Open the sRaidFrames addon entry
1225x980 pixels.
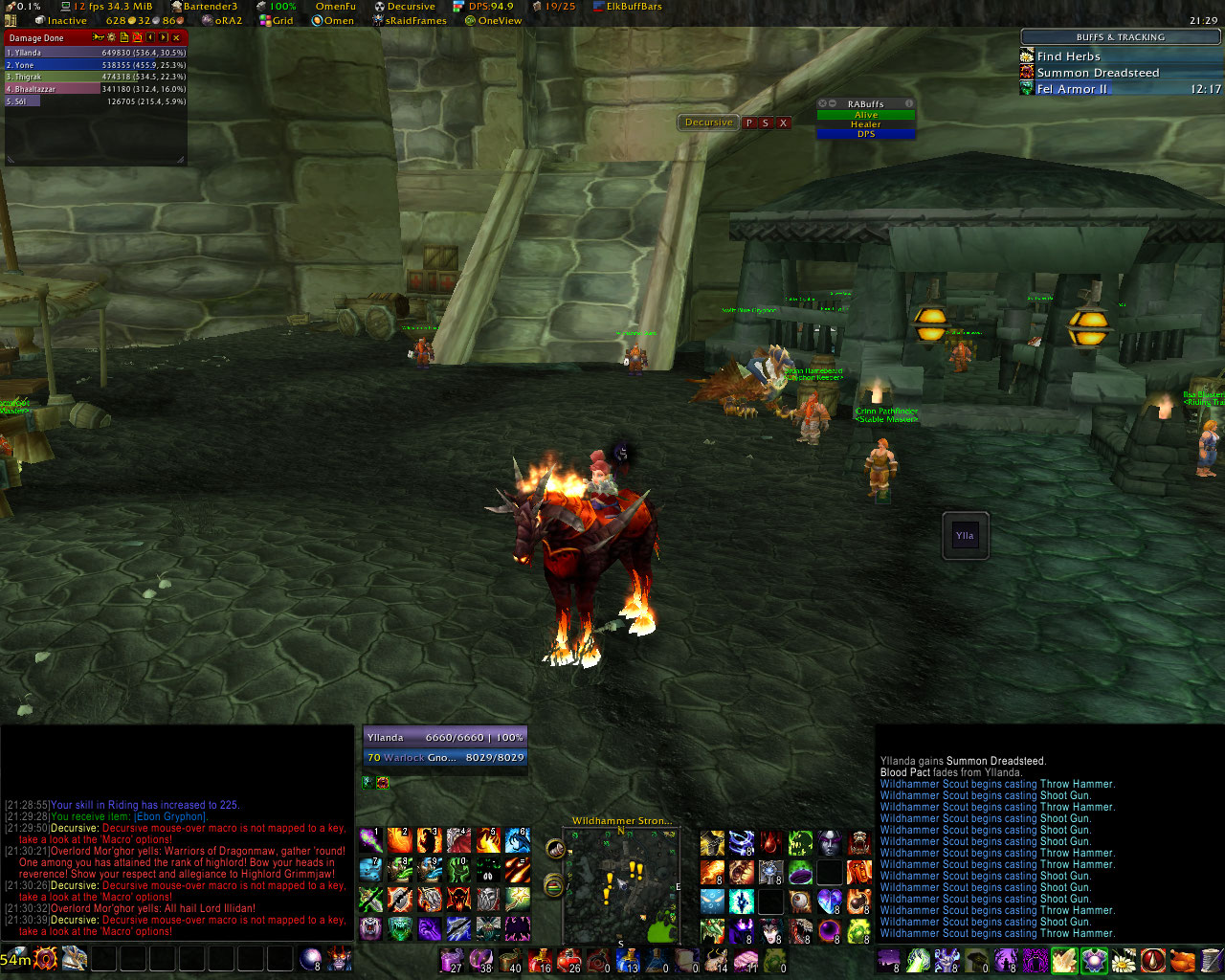(415, 20)
